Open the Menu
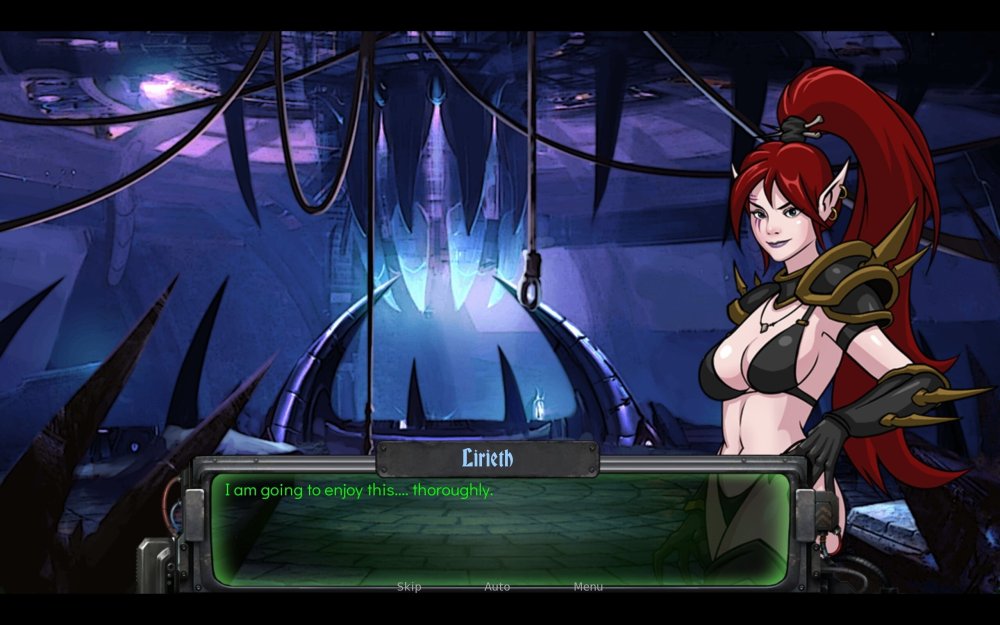This screenshot has width=1000, height=625. 588,587
